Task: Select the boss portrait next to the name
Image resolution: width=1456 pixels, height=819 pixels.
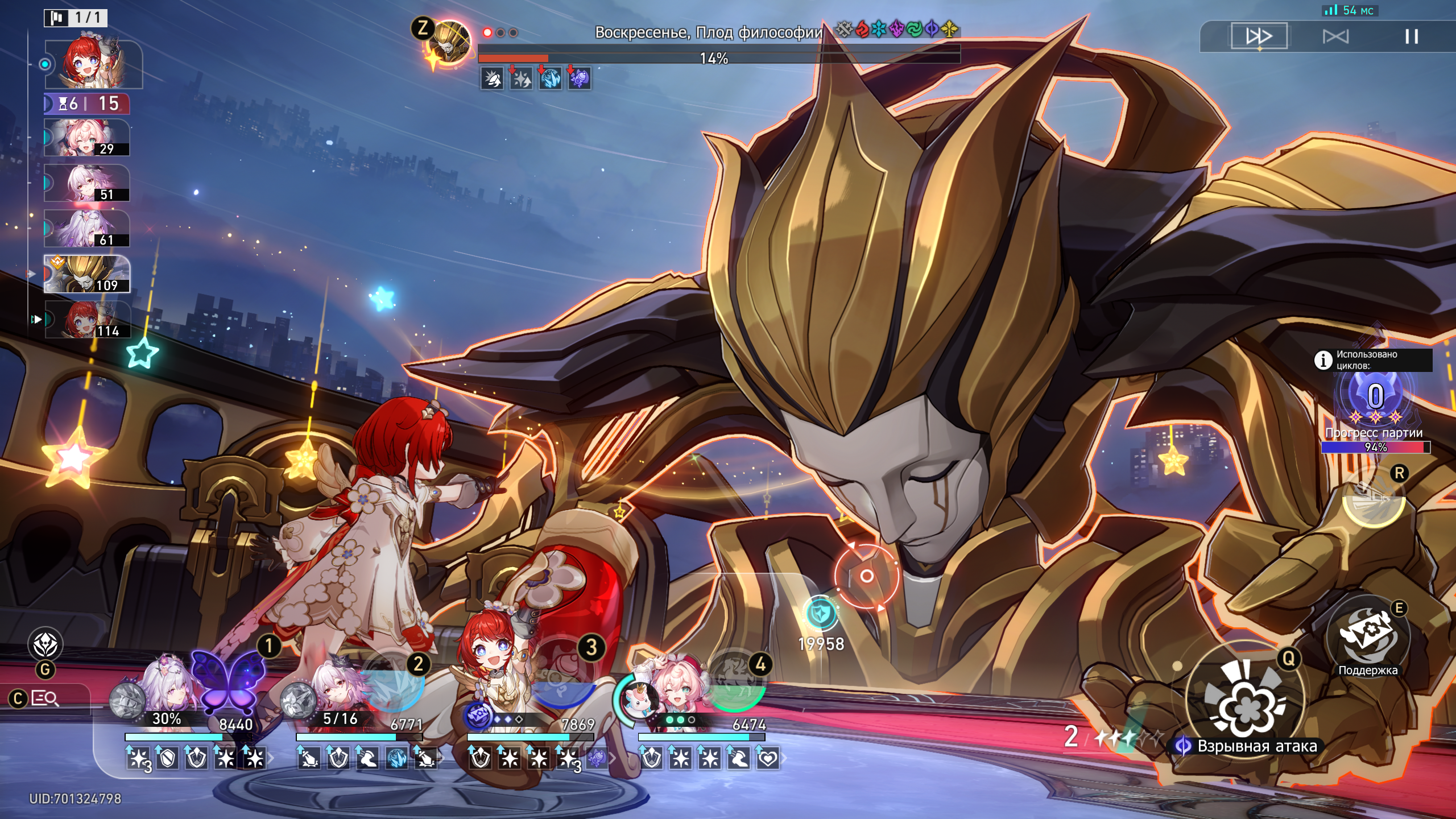Action: [x=450, y=43]
